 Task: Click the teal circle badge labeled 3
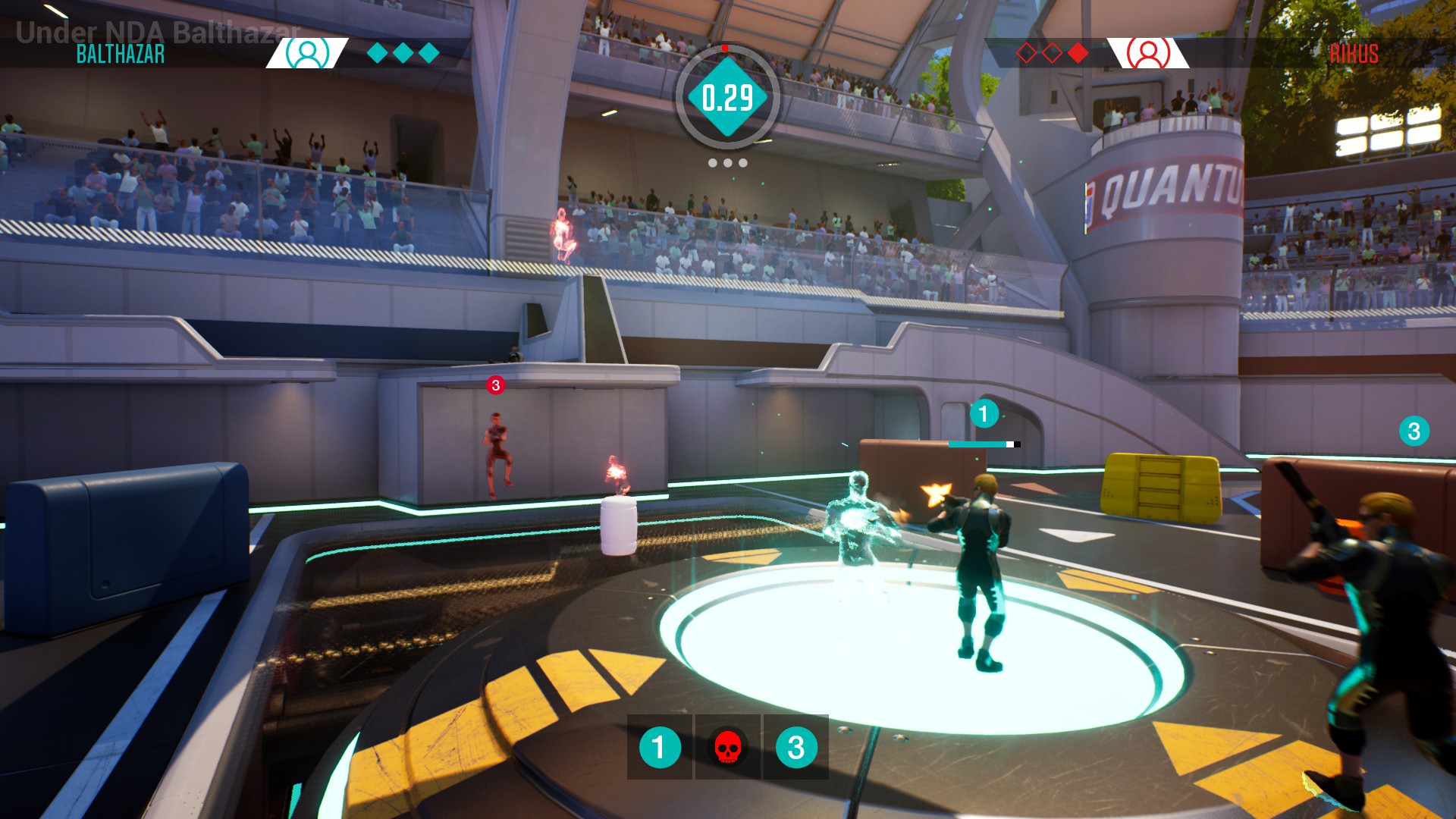795,747
